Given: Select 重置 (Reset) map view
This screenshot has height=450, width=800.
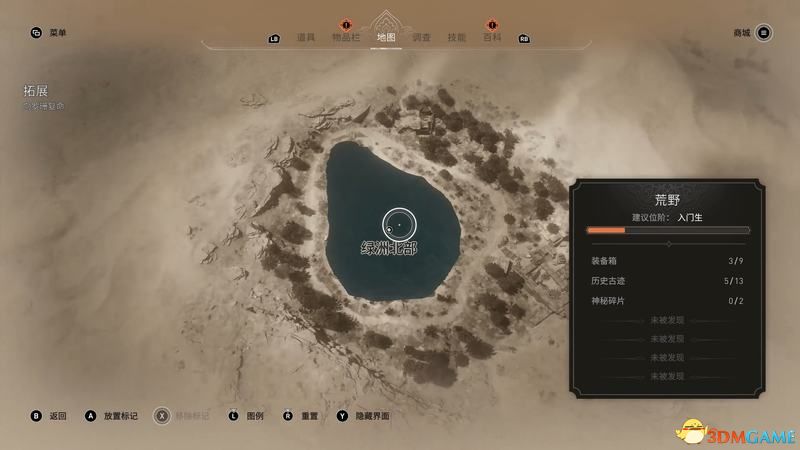Looking at the screenshot, I should coord(308,415).
